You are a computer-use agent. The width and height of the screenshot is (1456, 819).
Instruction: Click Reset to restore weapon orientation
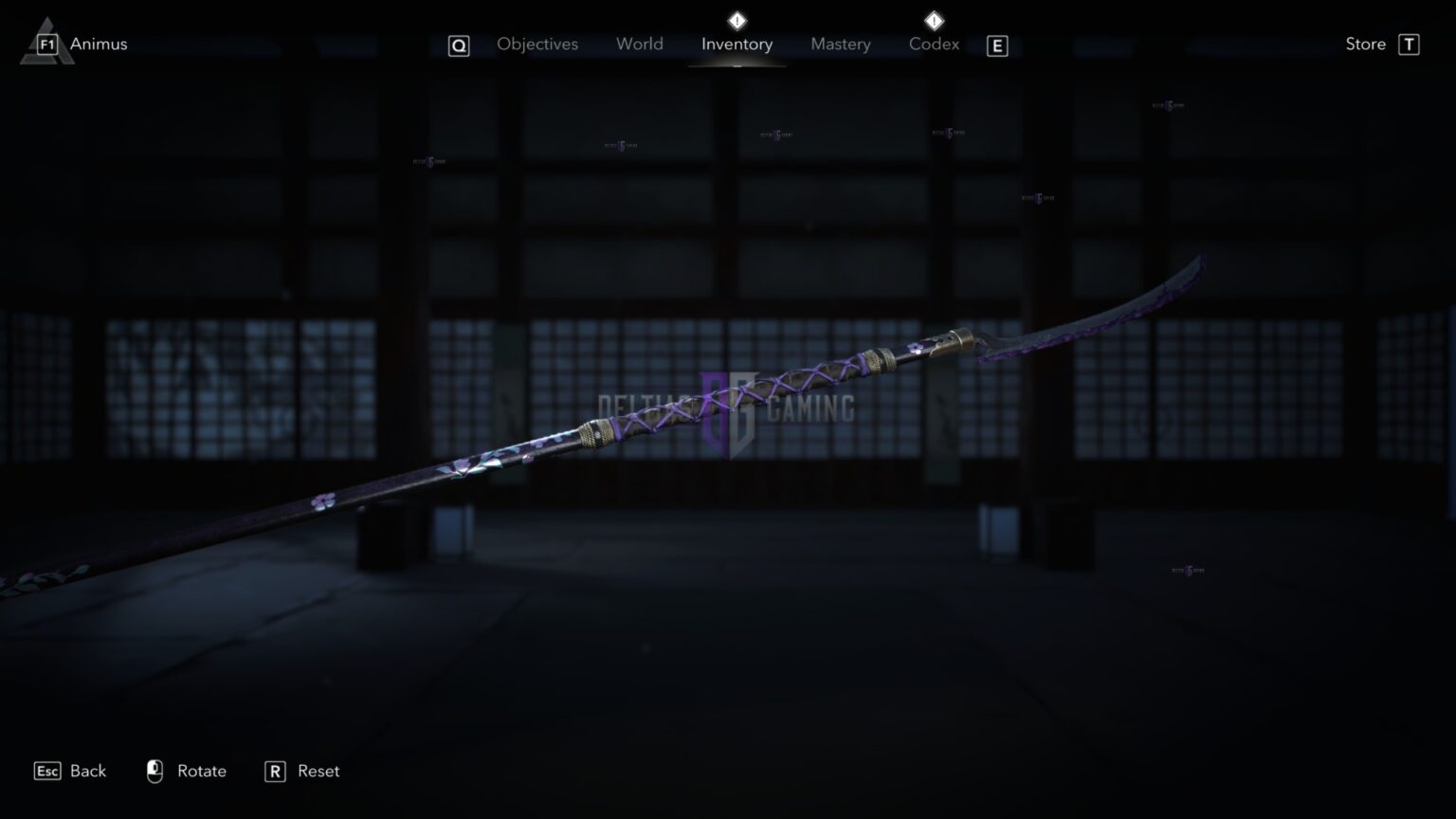pos(318,771)
